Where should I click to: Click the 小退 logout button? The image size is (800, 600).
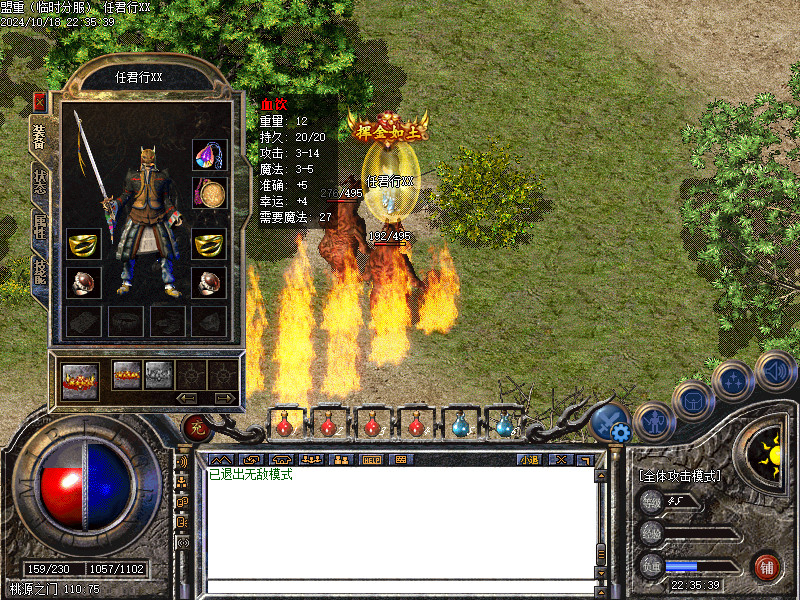pyautogui.click(x=529, y=459)
